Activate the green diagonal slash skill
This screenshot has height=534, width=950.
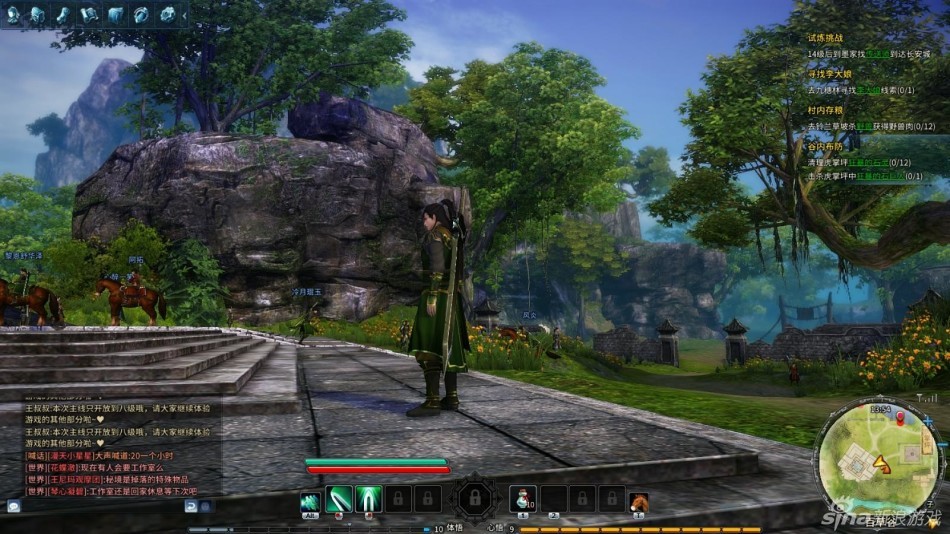tap(340, 498)
